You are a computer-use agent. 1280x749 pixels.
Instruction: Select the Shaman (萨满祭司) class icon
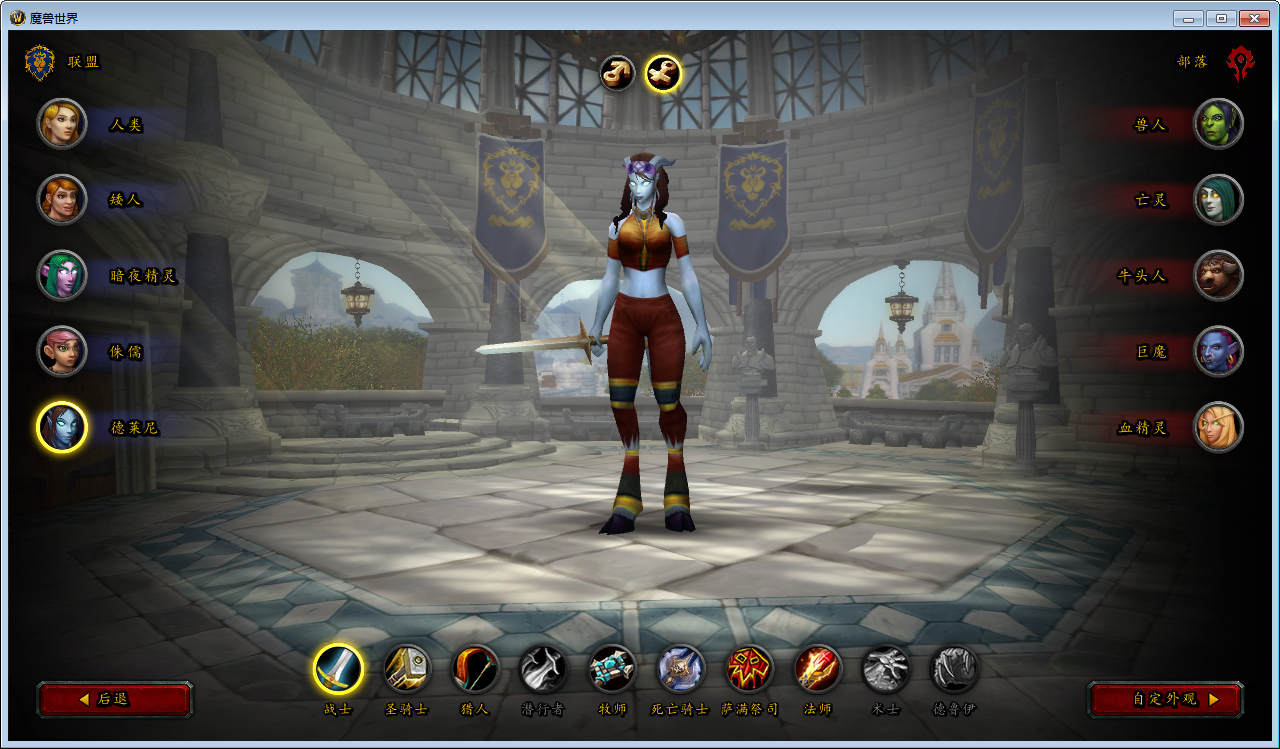pos(749,669)
